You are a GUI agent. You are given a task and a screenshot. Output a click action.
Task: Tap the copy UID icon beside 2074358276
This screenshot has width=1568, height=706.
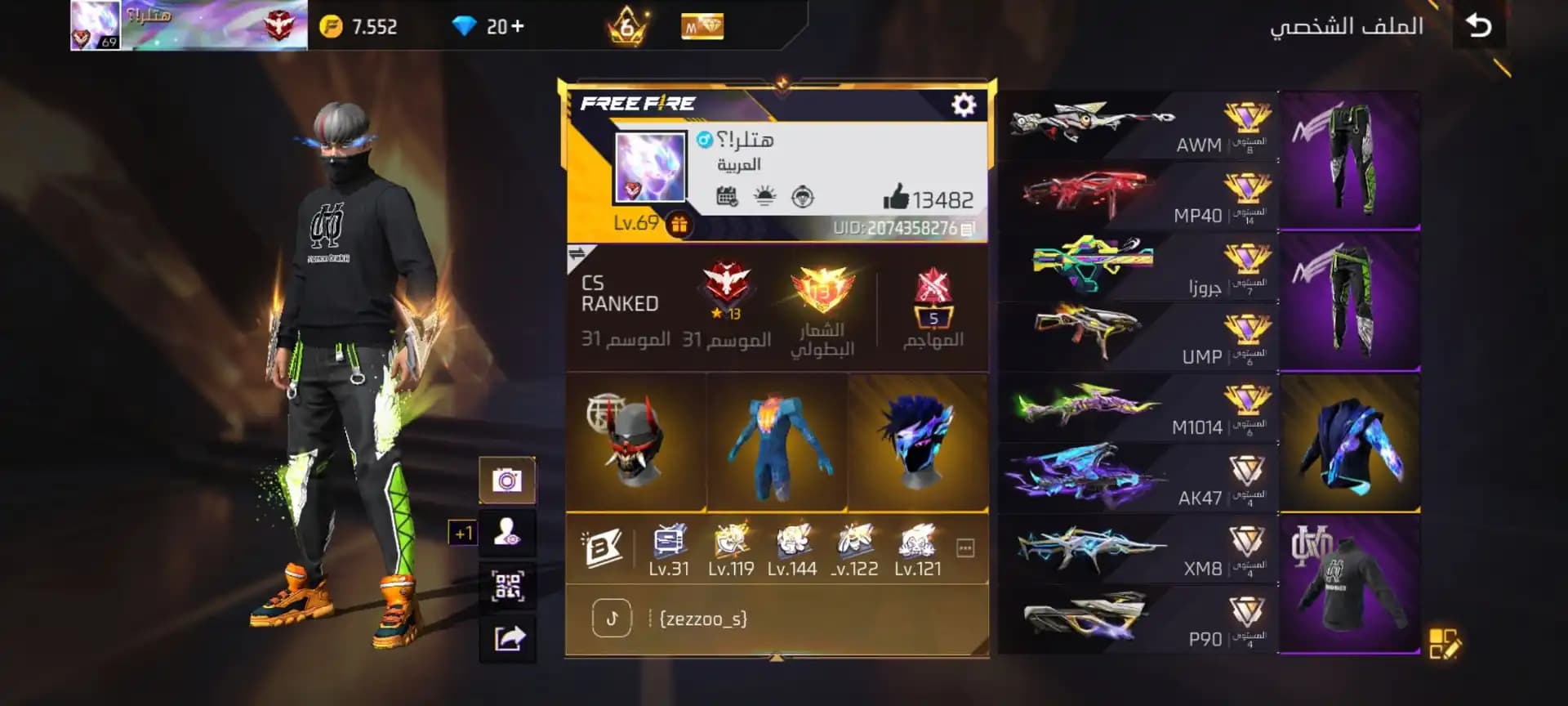click(967, 230)
